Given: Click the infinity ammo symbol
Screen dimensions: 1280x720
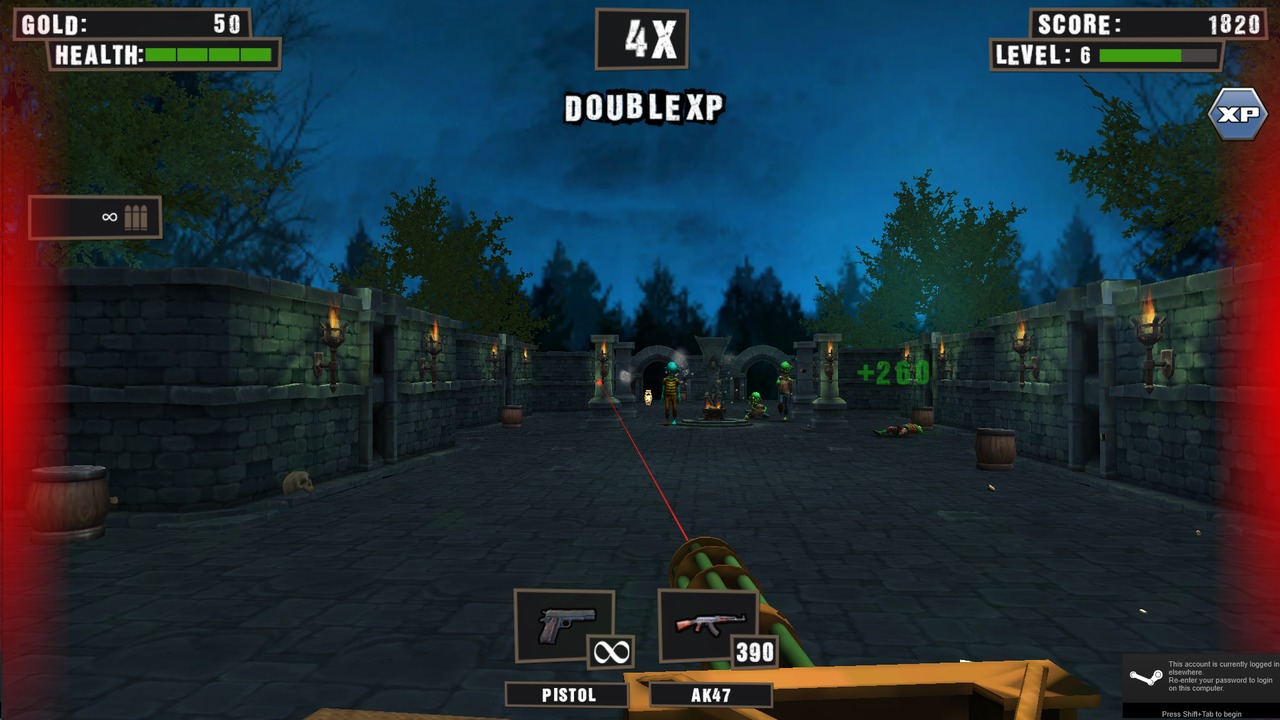Looking at the screenshot, I should click(x=108, y=216).
